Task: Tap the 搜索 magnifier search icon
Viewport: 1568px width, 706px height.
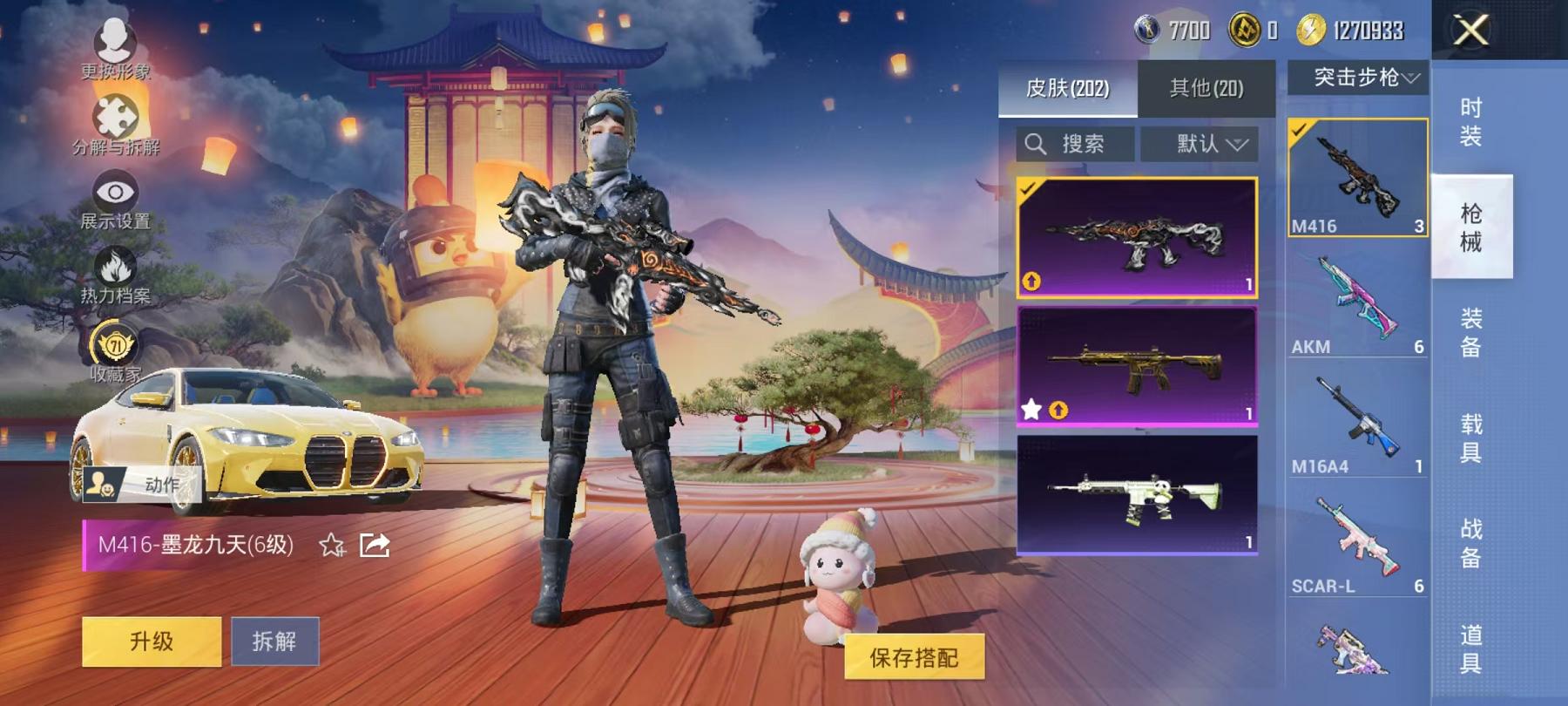Action: click(1037, 144)
